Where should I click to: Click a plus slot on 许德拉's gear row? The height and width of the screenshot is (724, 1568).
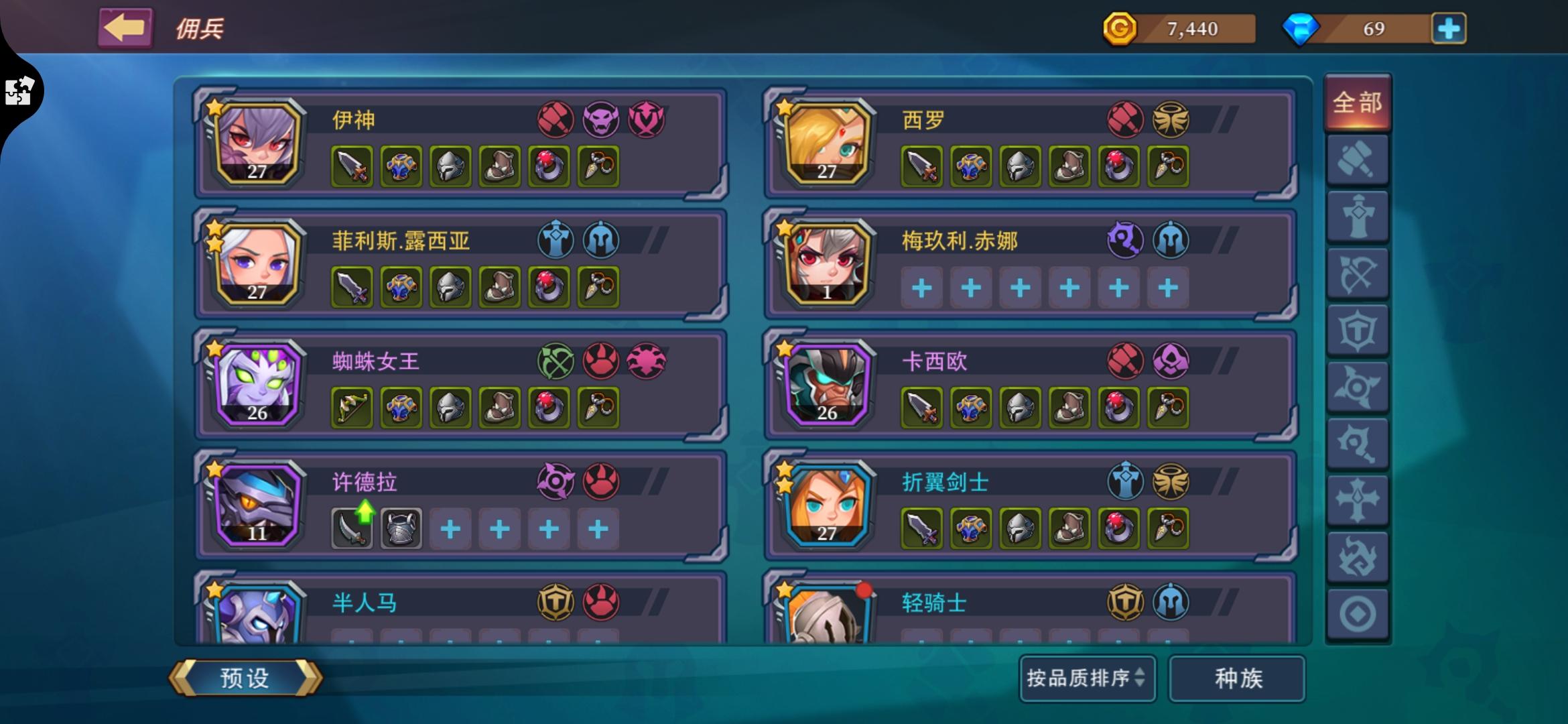click(450, 528)
